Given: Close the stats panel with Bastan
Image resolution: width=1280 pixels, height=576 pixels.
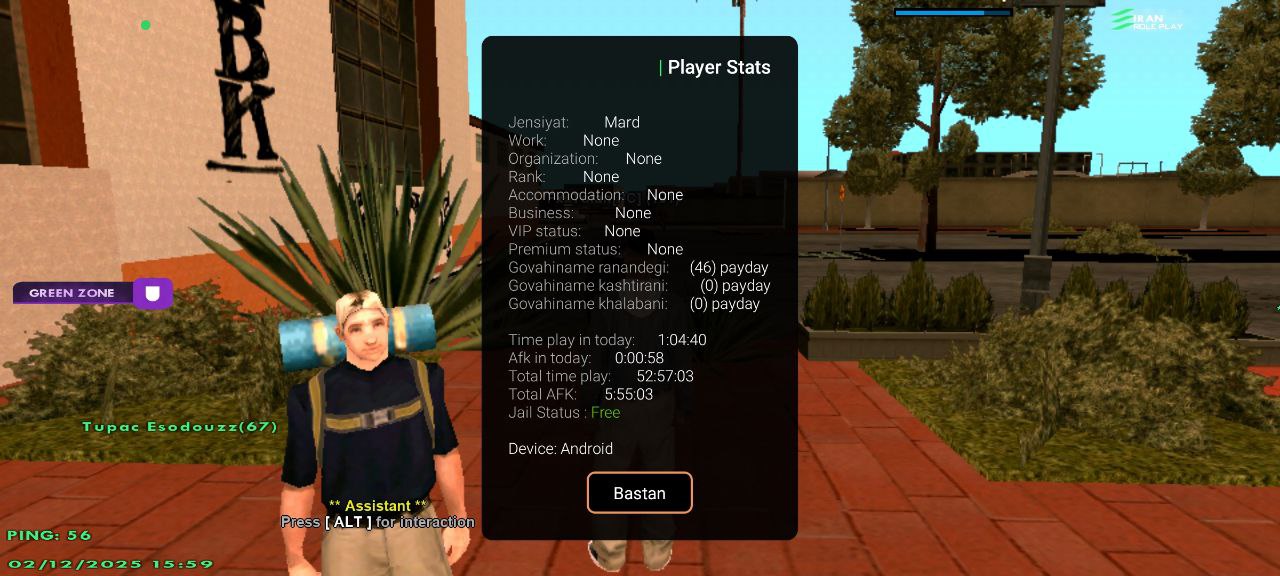Looking at the screenshot, I should (639, 493).
